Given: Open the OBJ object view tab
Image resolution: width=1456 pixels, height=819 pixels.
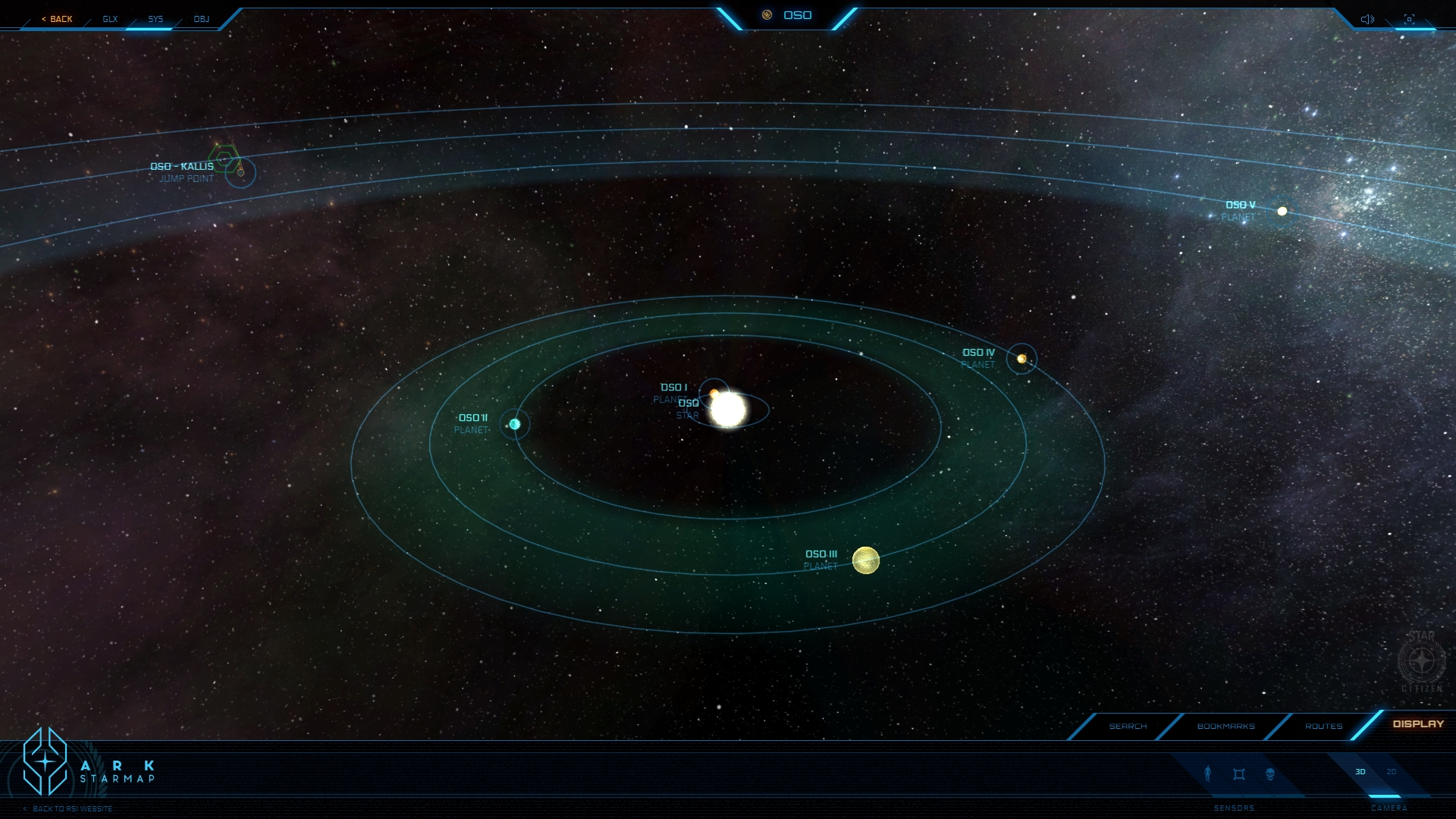Looking at the screenshot, I should coord(201,19).
